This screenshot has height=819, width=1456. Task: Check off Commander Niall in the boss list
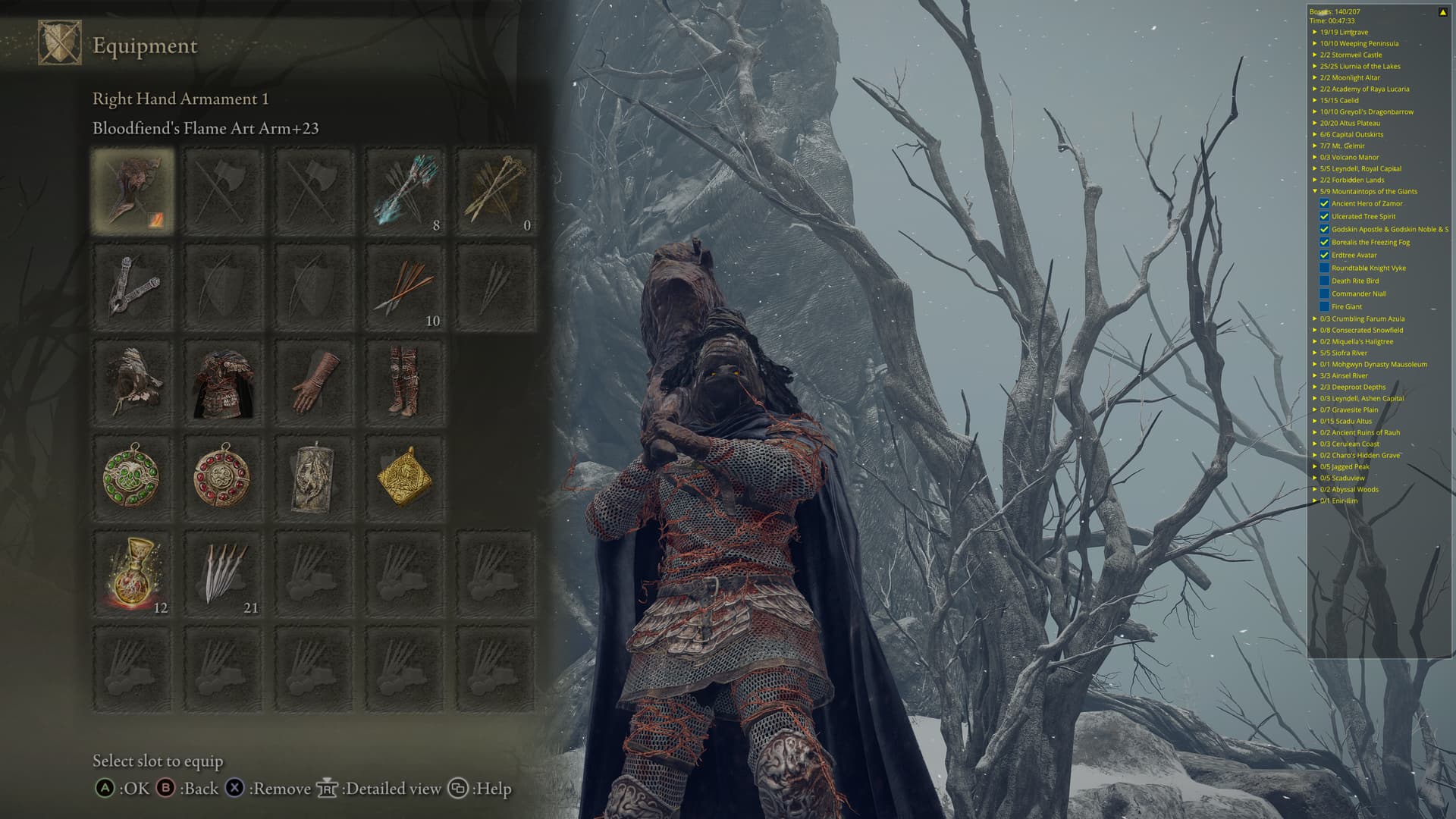coord(1324,294)
